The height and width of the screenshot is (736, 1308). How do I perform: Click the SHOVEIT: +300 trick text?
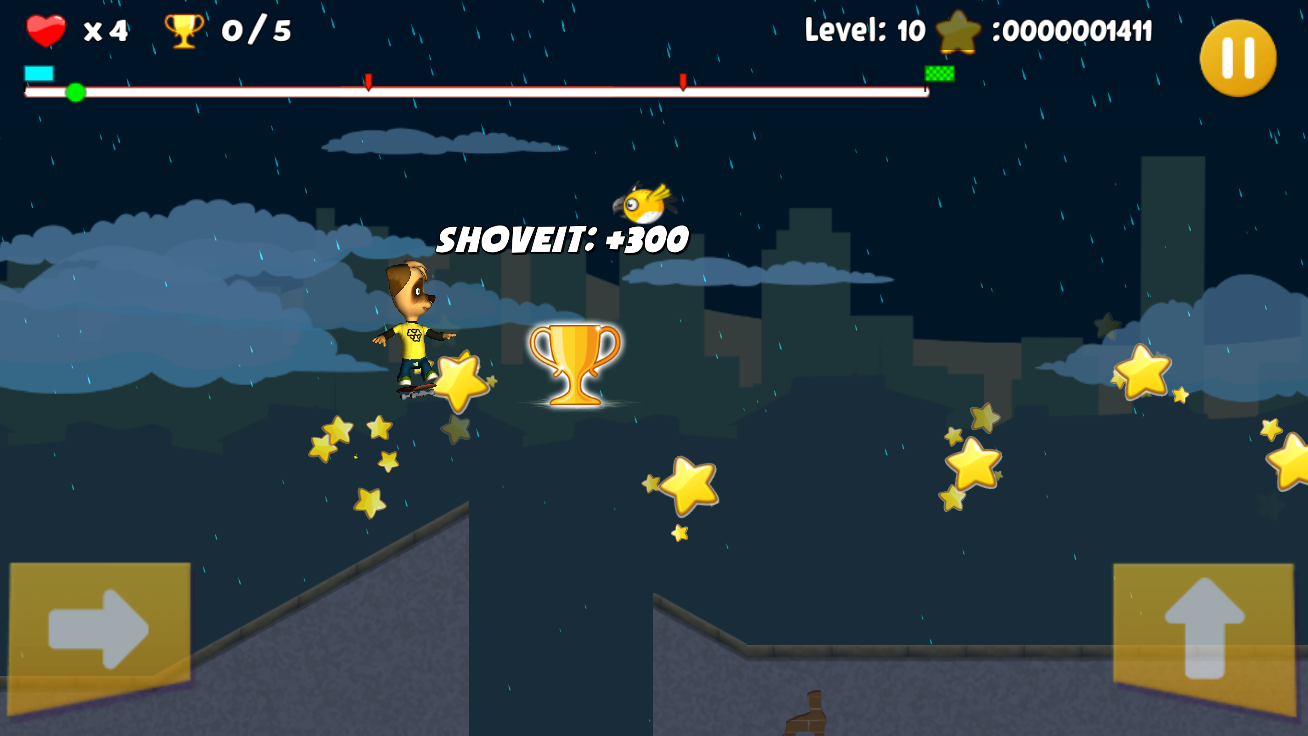[x=561, y=239]
